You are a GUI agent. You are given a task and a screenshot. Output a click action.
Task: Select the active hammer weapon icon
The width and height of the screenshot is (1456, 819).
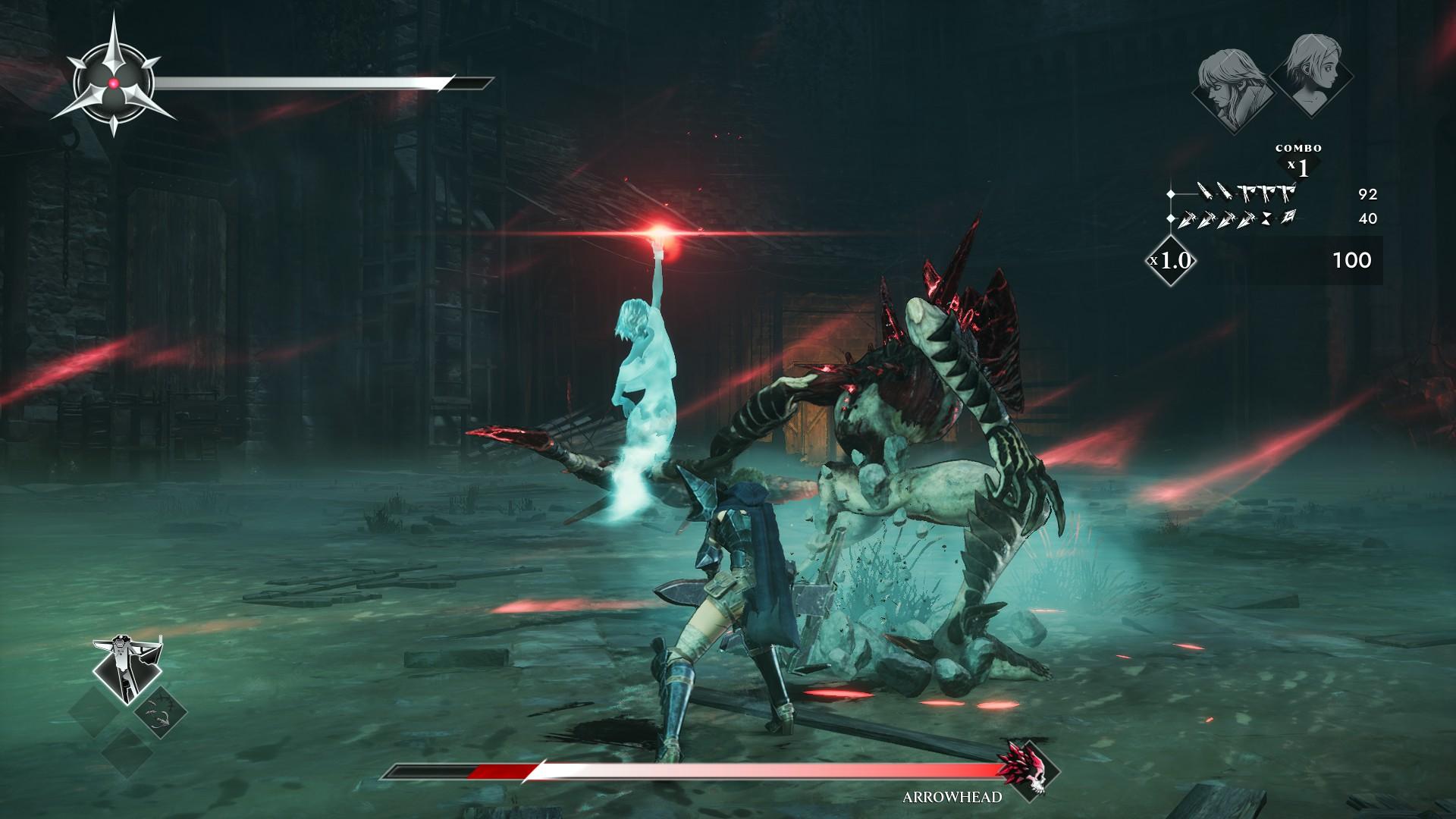tap(127, 667)
